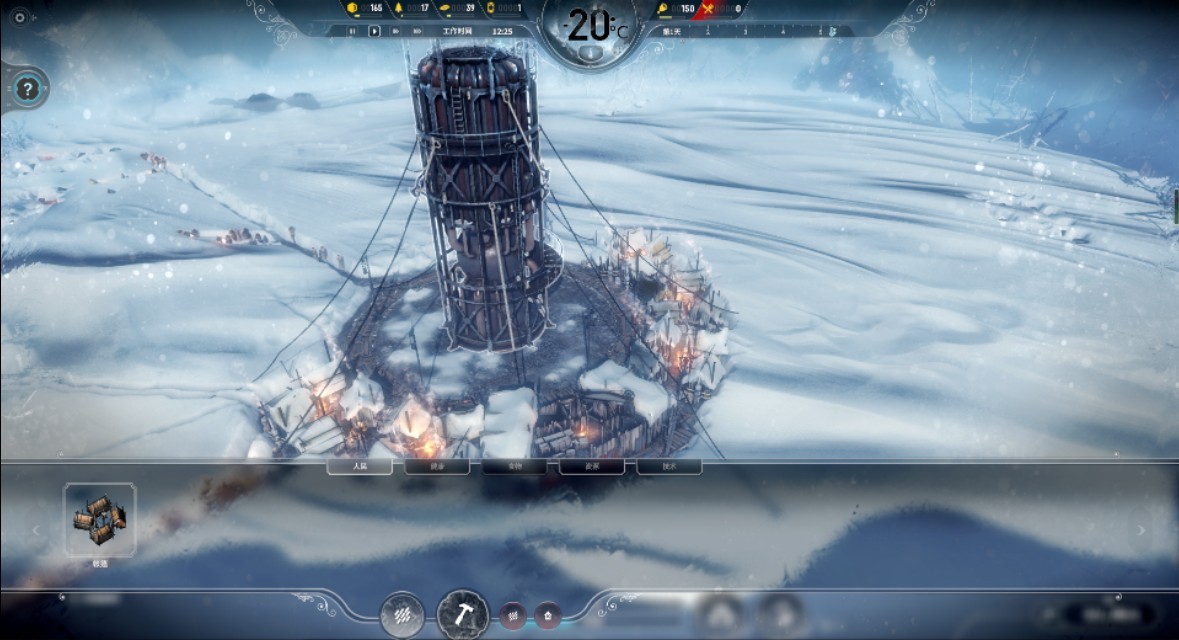
Task: Pause the game with the pause control
Action: point(352,31)
